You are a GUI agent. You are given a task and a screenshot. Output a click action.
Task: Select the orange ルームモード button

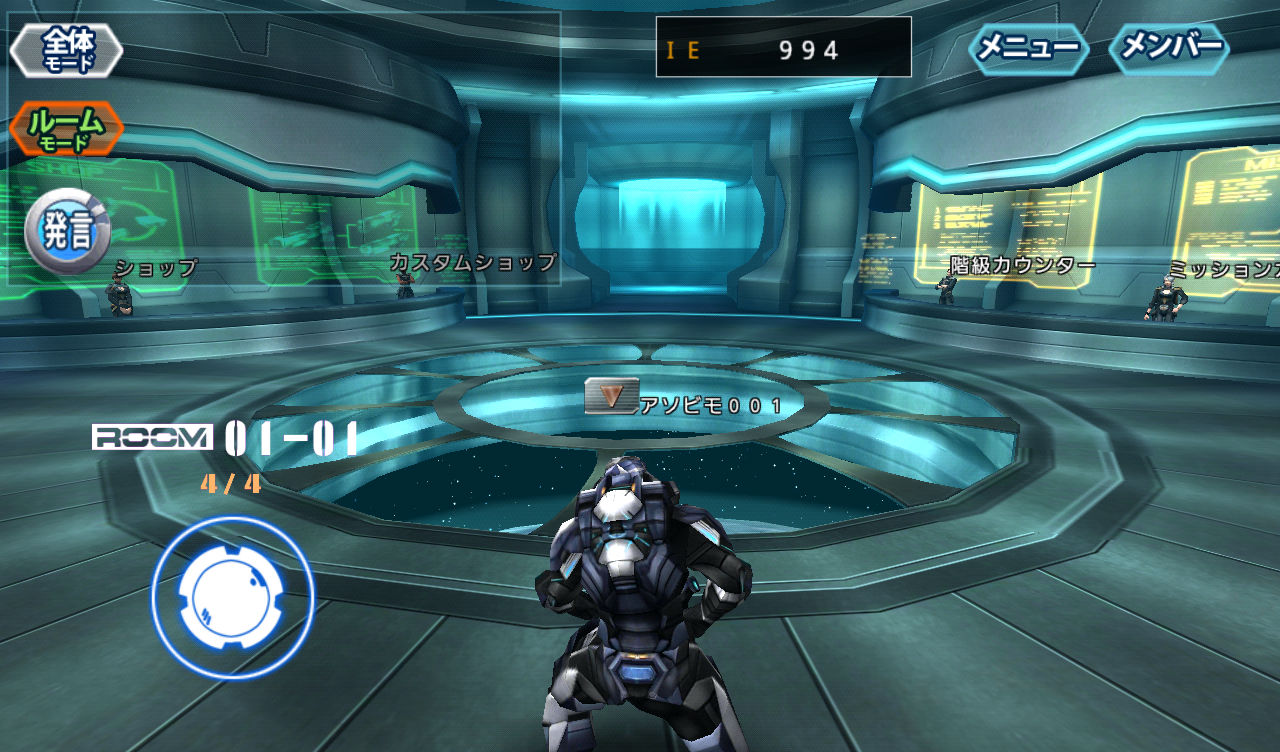click(67, 129)
